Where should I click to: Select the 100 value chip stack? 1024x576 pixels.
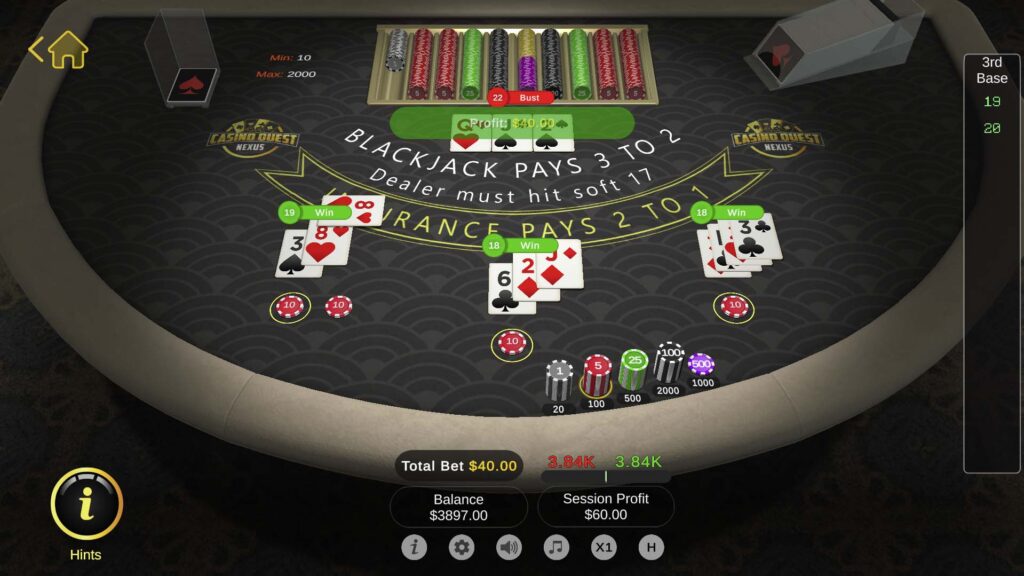(668, 363)
